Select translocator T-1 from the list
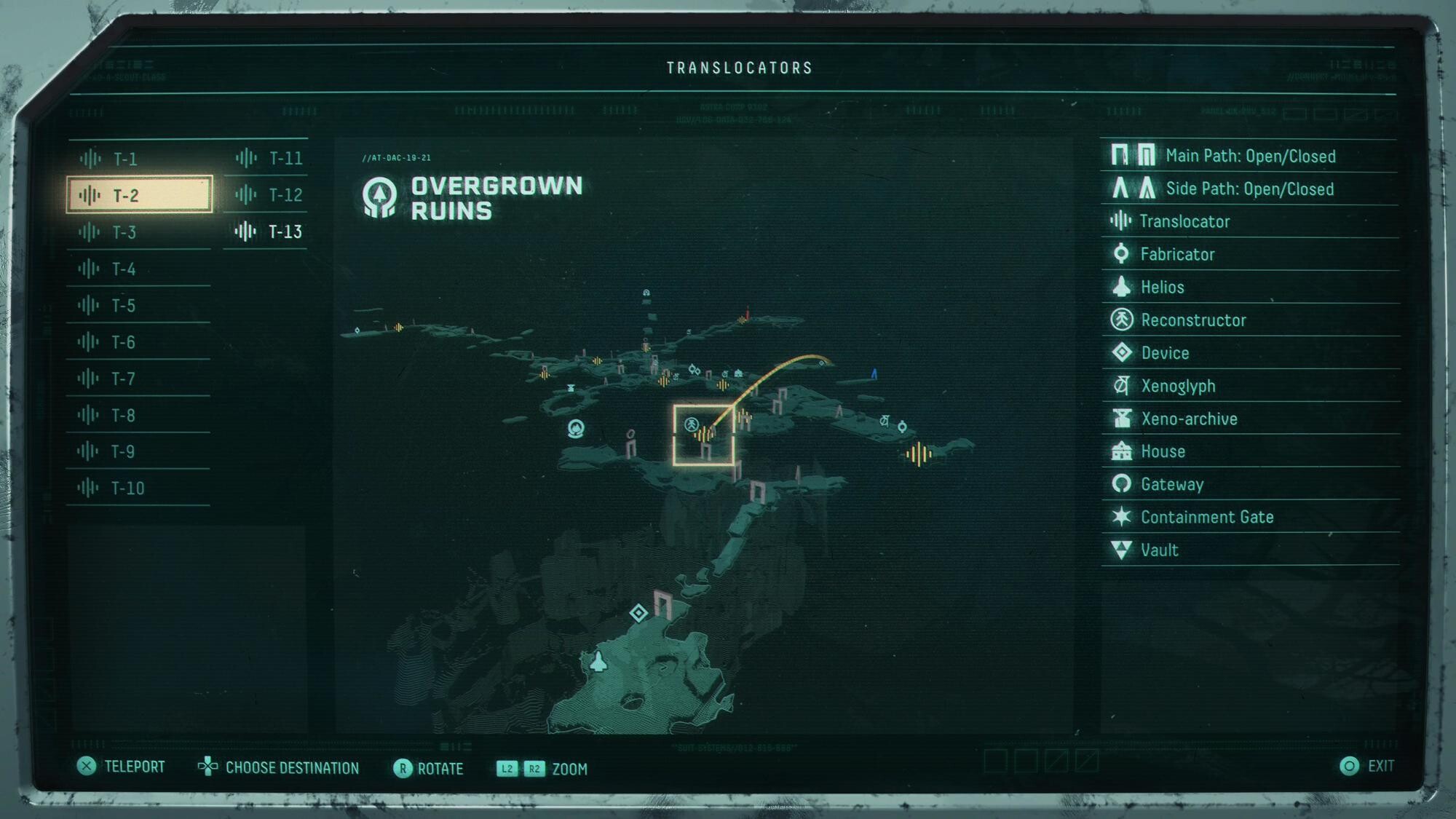The width and height of the screenshot is (1456, 819). [x=138, y=159]
